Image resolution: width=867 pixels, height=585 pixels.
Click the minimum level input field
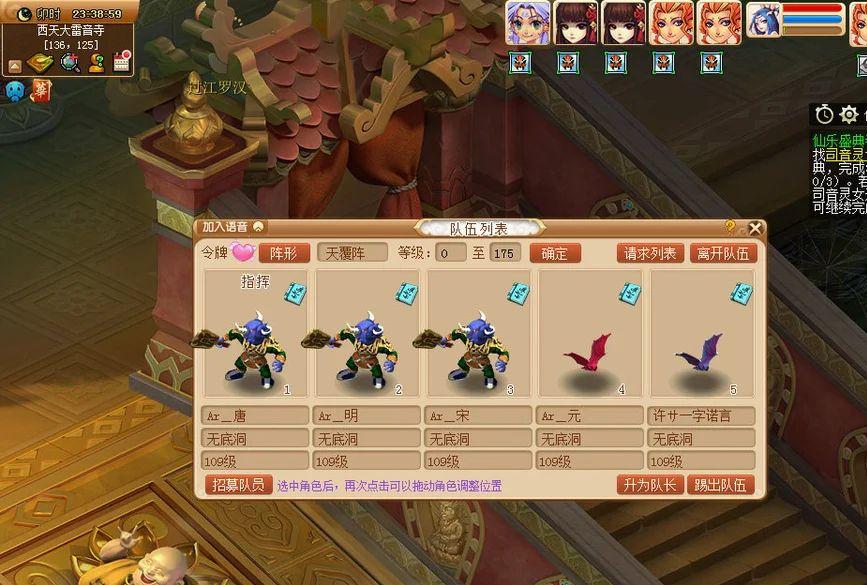tap(450, 253)
